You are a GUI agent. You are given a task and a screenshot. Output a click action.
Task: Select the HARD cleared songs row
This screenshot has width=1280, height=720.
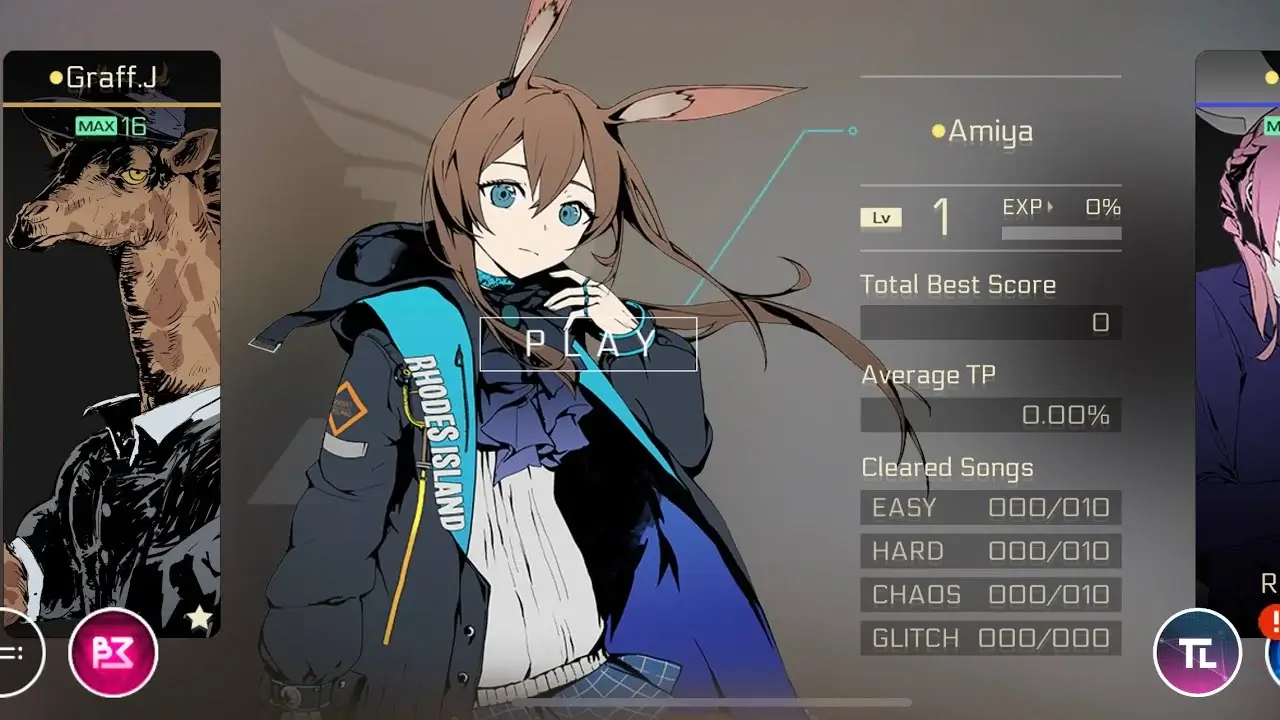pyautogui.click(x=991, y=551)
